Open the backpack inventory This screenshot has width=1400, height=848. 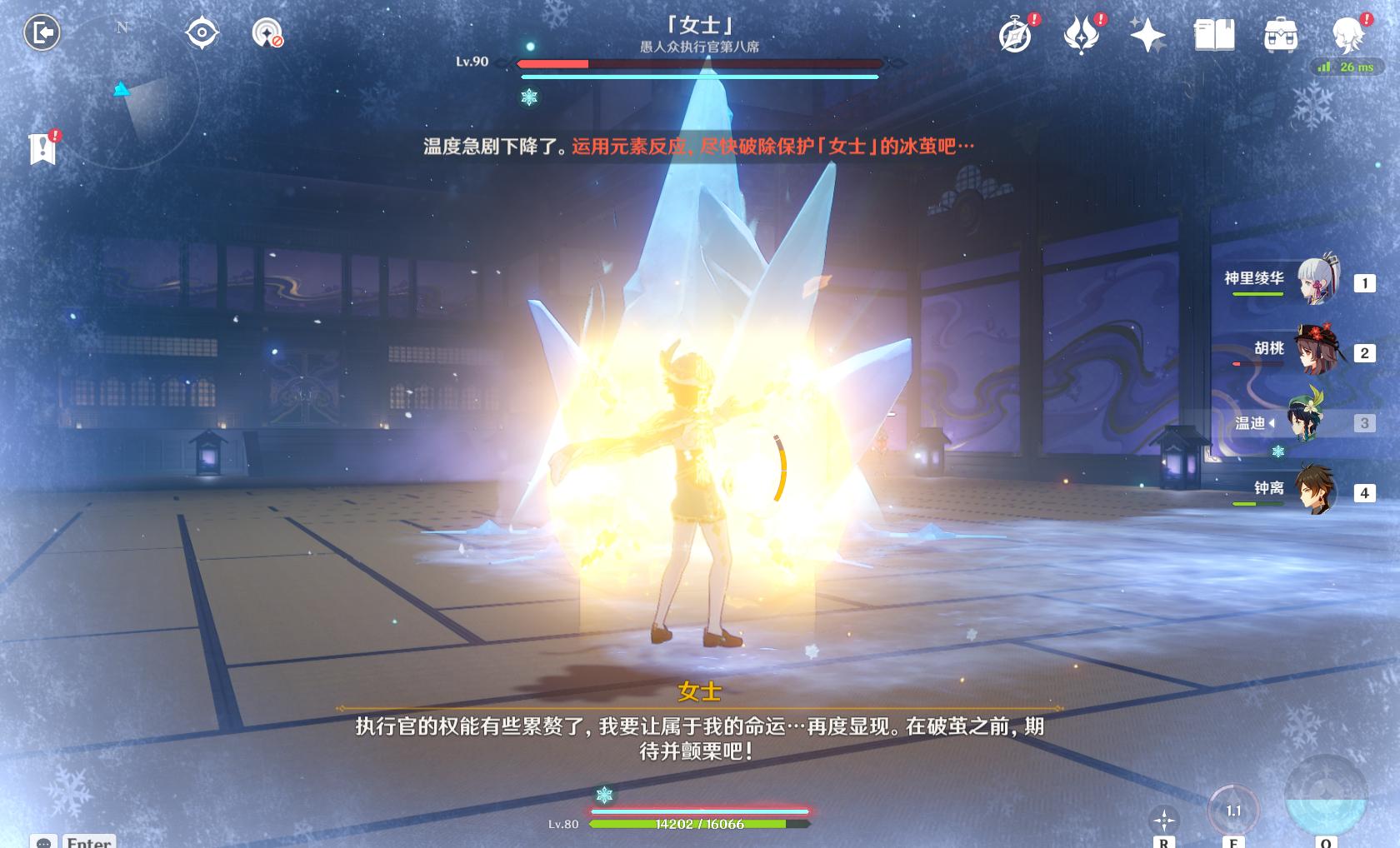point(1280,36)
